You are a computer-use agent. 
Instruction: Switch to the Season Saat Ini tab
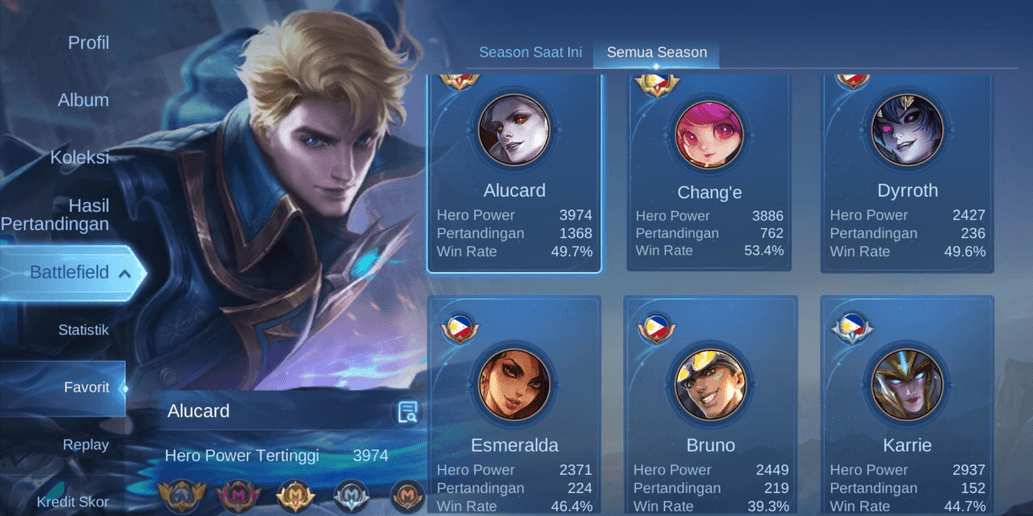[x=530, y=52]
